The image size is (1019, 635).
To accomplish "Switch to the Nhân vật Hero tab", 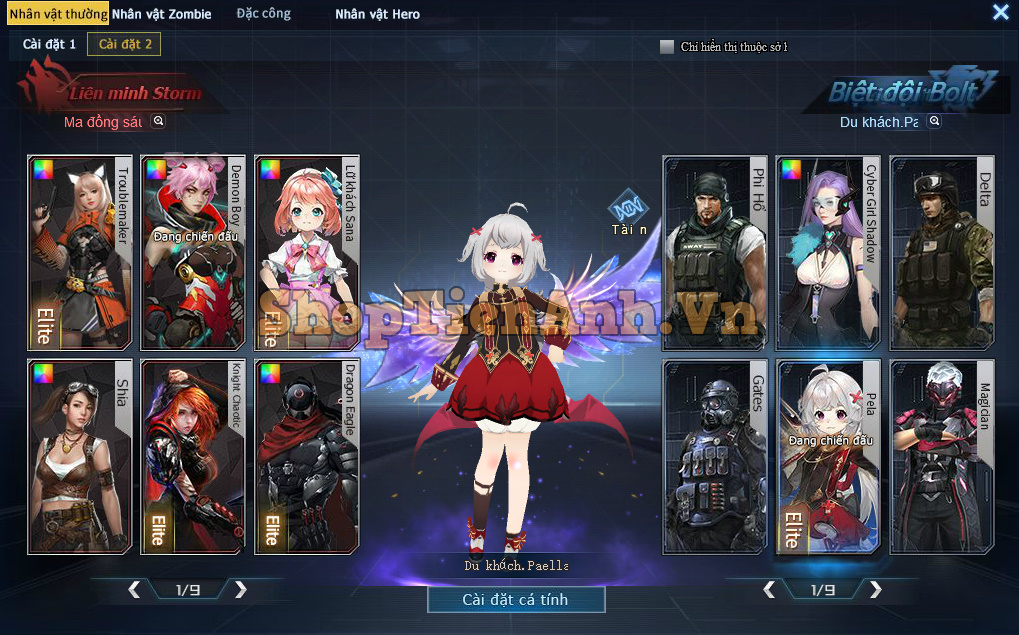I will click(x=377, y=14).
